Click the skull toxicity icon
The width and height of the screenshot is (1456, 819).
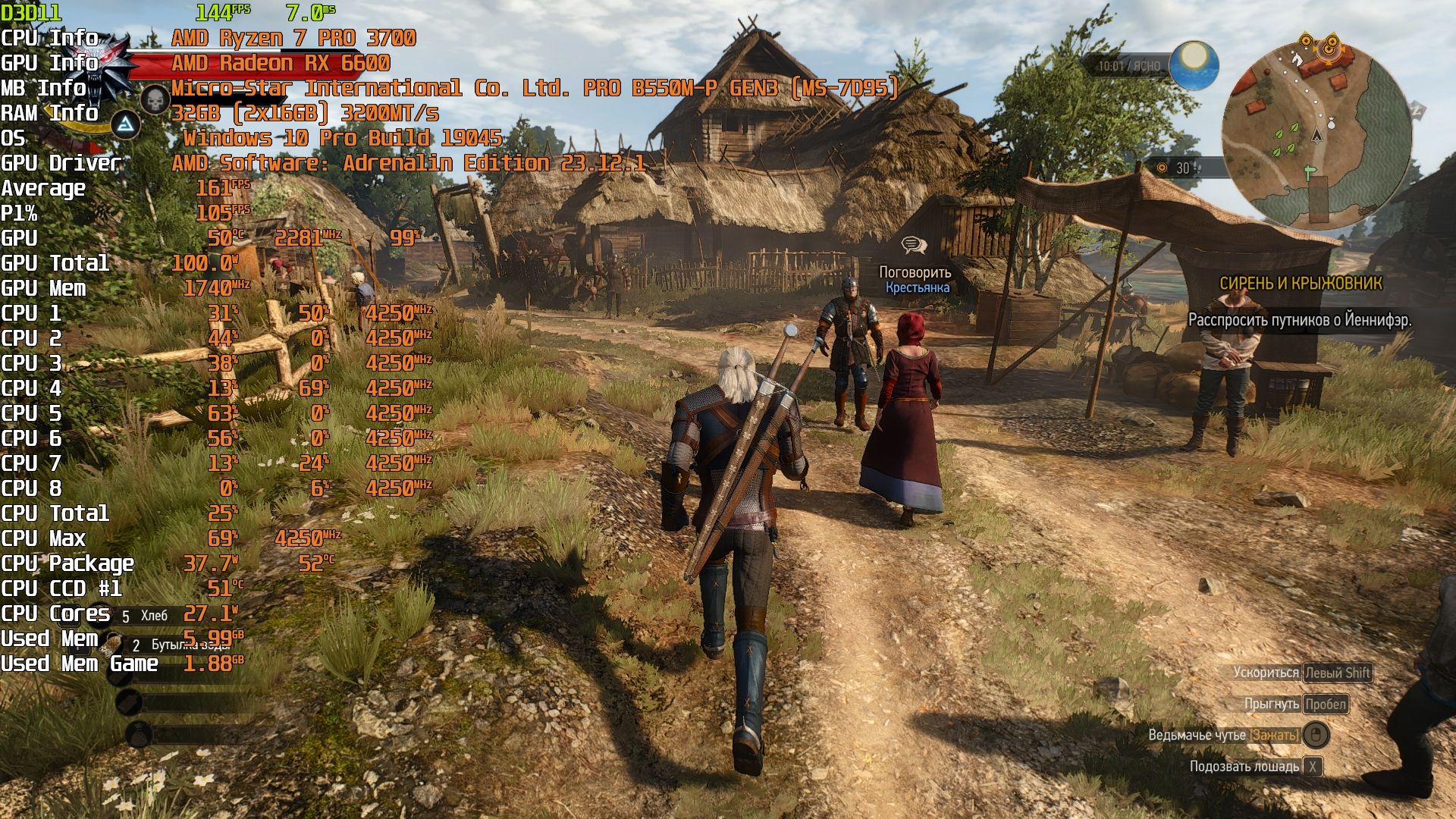pos(155,100)
